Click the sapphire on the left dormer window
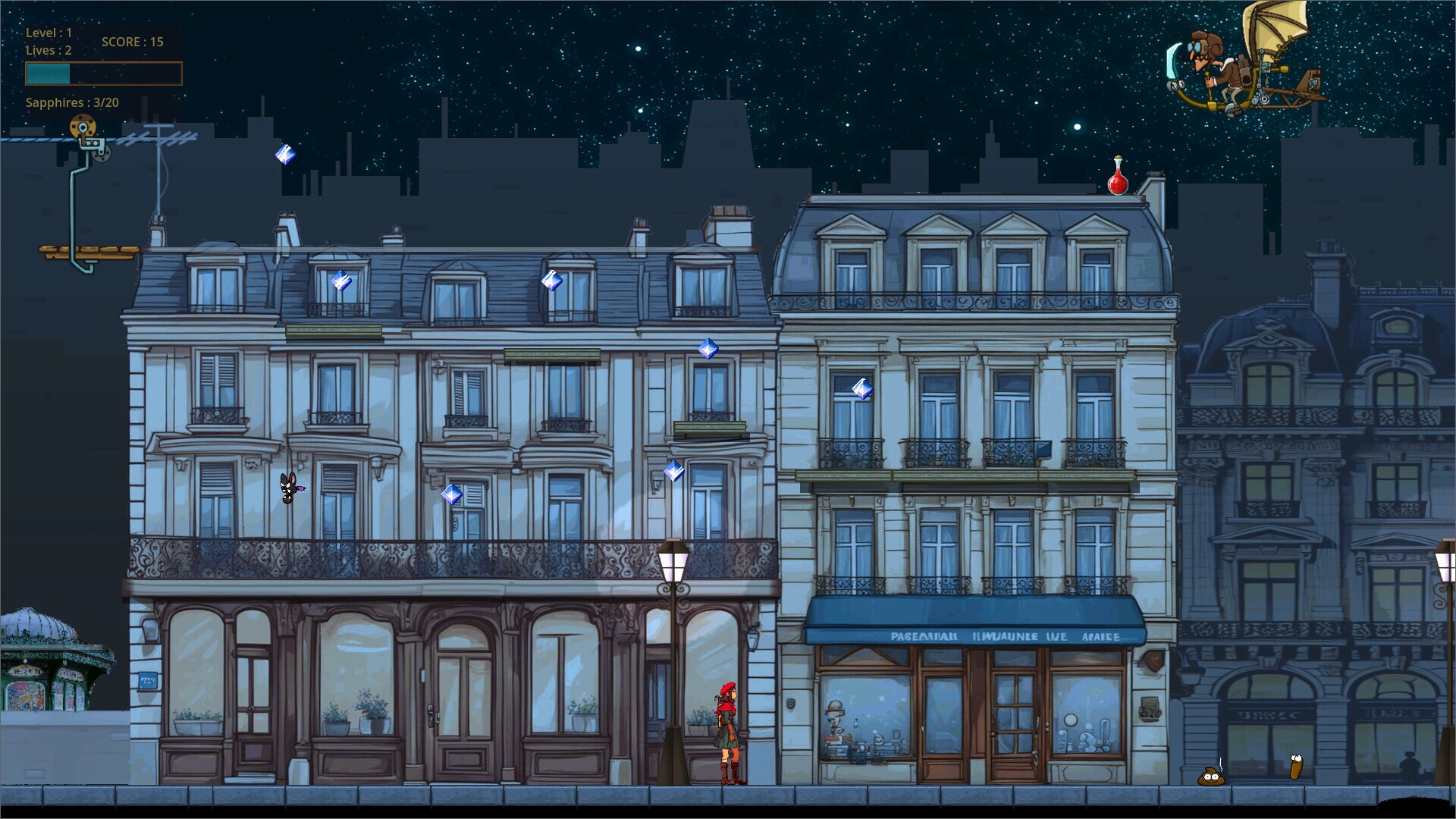The width and height of the screenshot is (1456, 819). (342, 281)
